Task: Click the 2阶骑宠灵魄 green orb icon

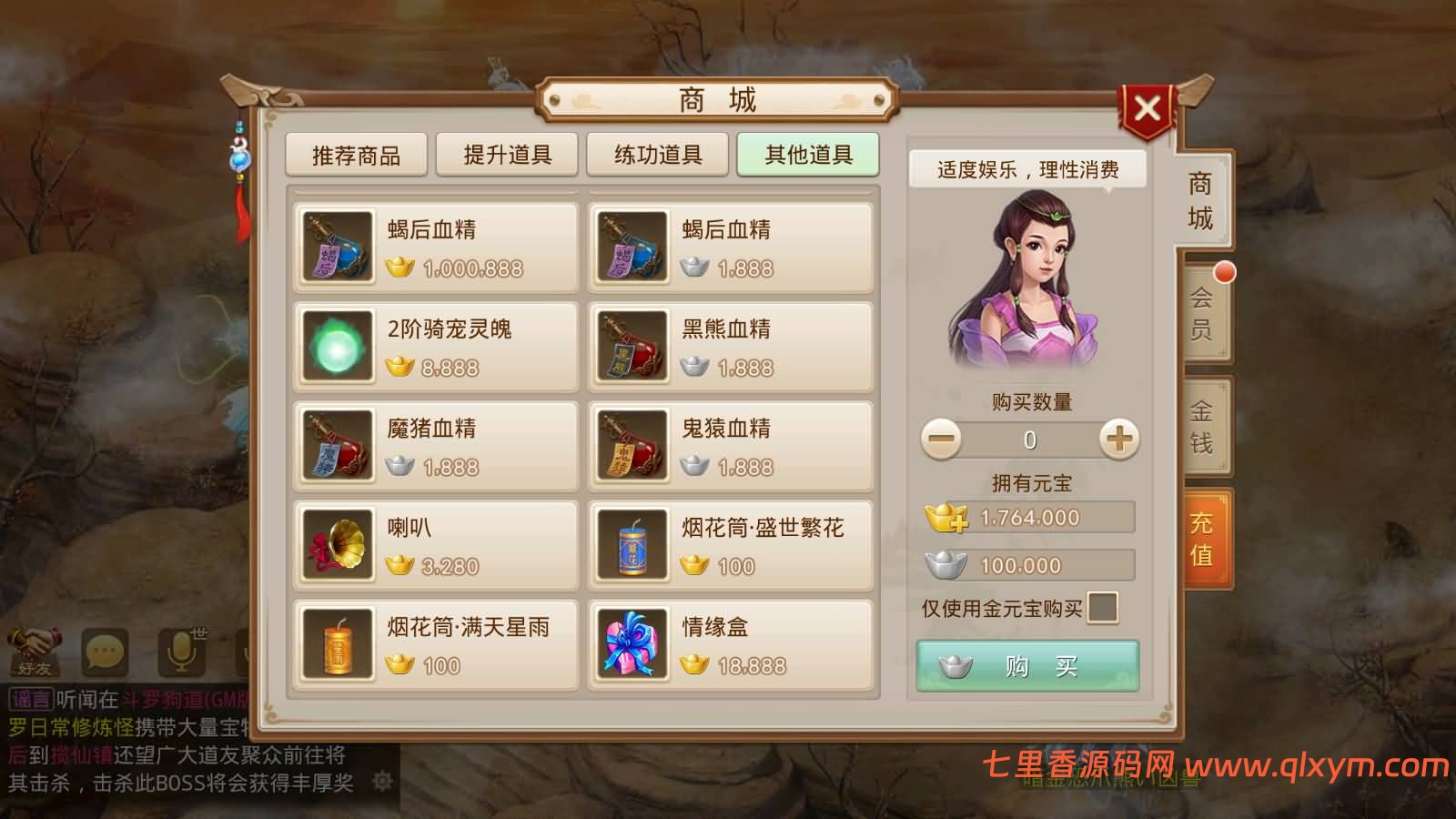Action: coord(336,346)
